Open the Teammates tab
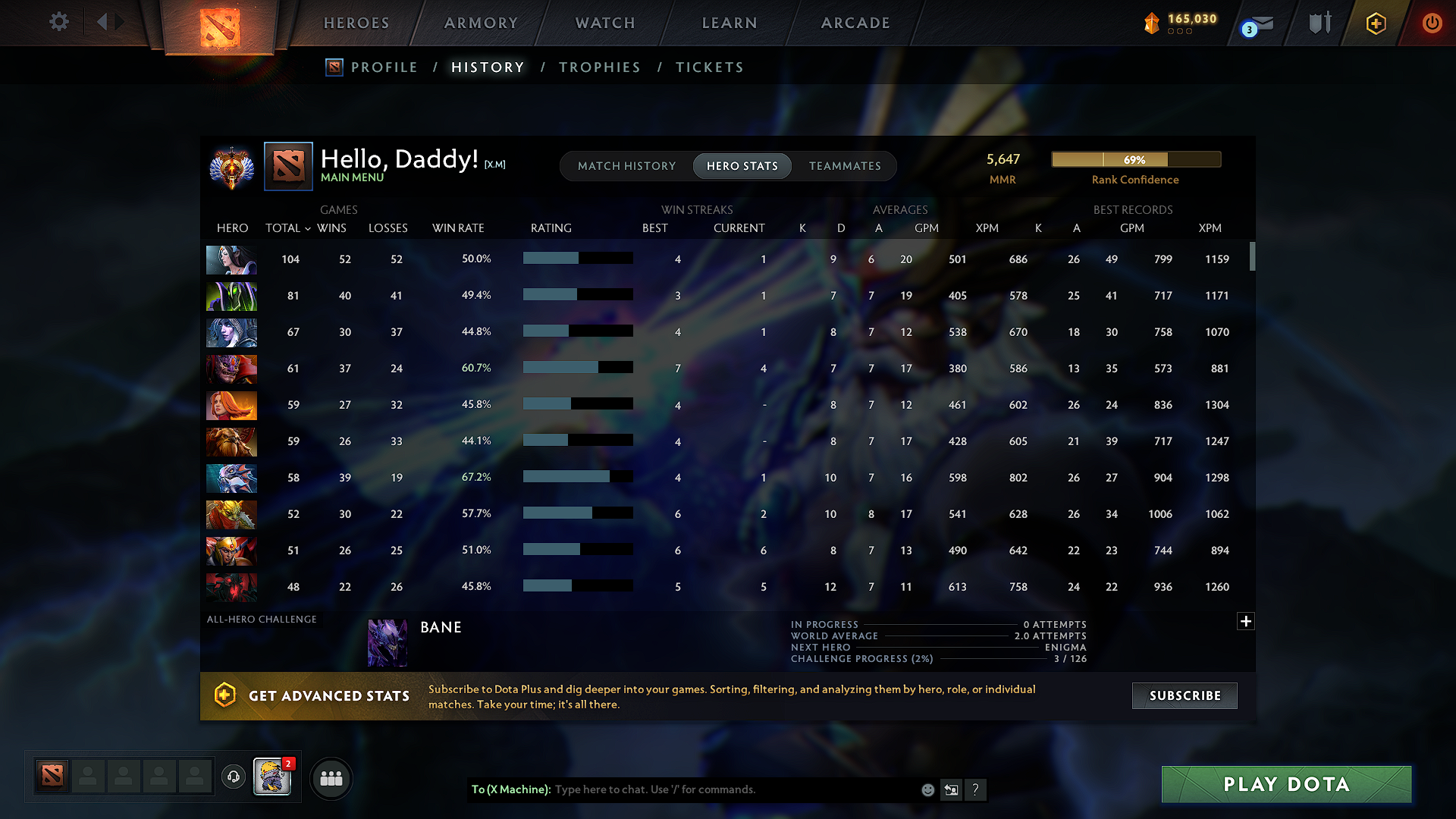 (x=845, y=166)
